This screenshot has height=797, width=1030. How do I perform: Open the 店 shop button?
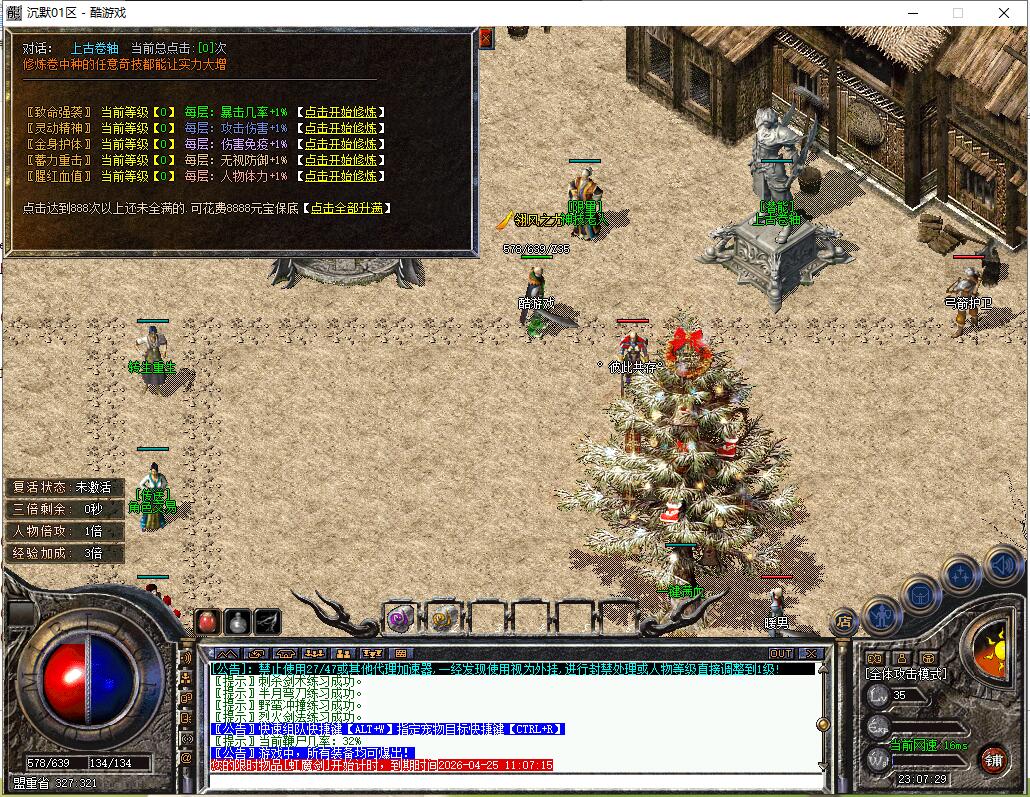click(x=845, y=621)
